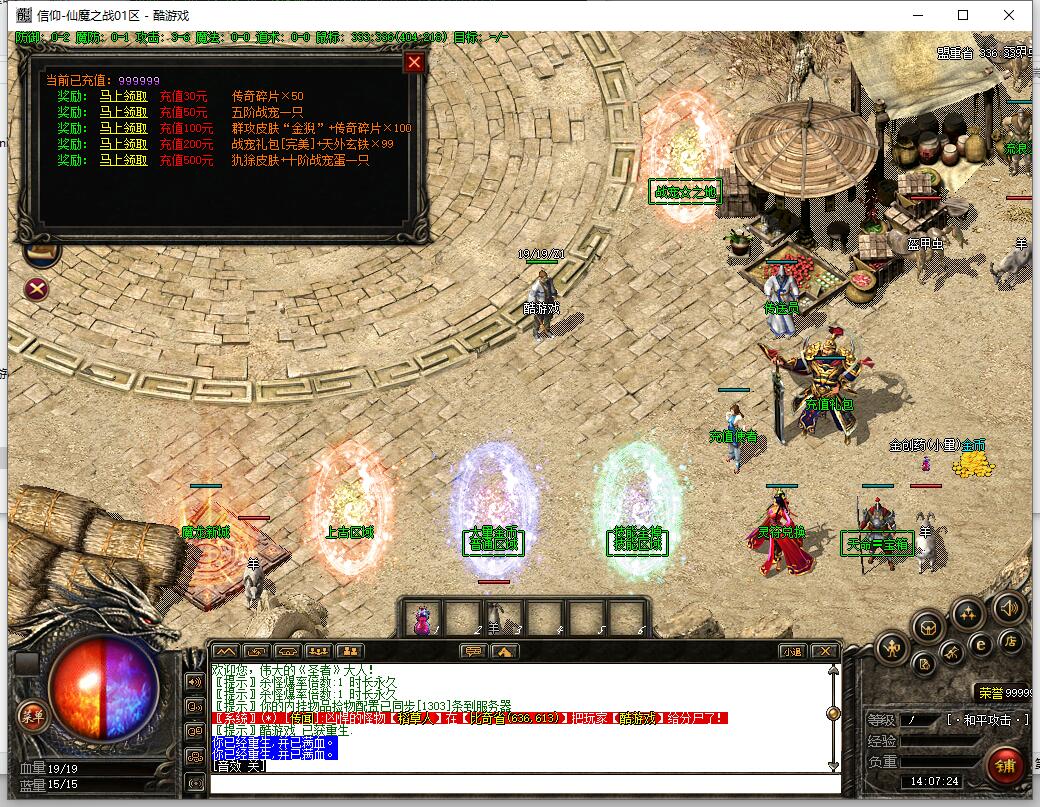1040x807 pixels.
Task: Click the 小退 logout button
Action: click(x=792, y=651)
